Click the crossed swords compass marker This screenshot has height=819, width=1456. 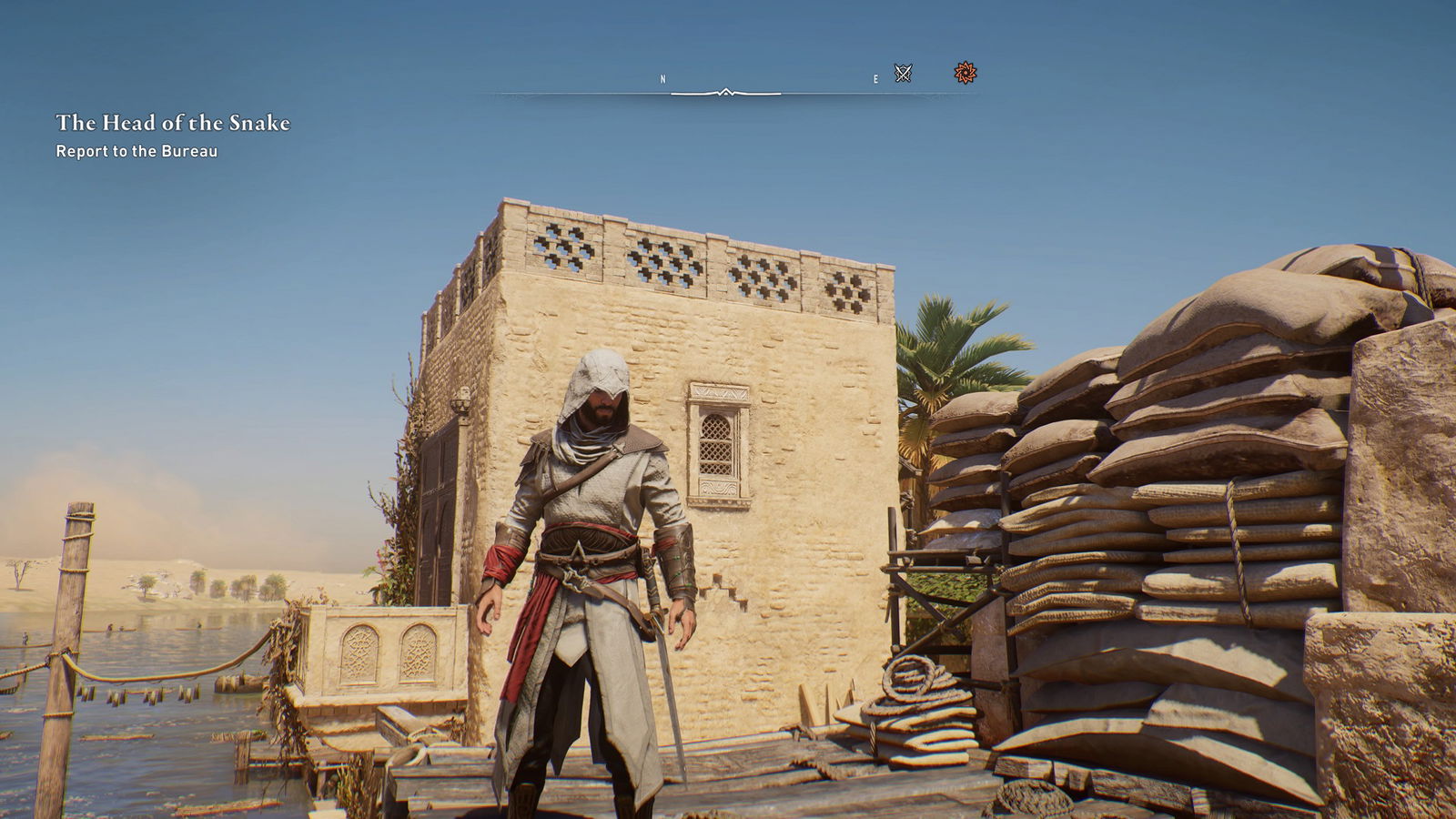tap(903, 74)
